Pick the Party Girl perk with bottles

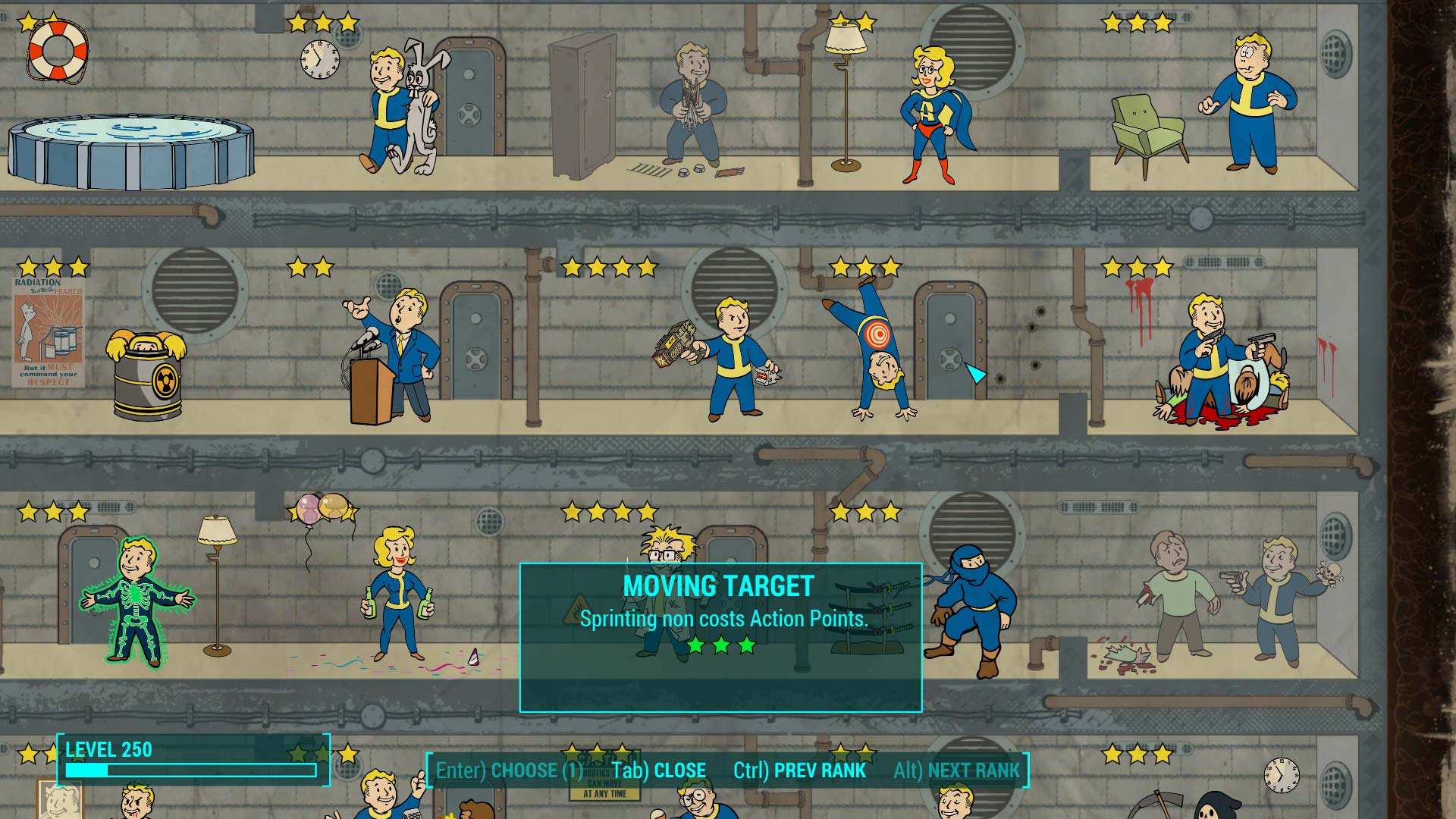tap(396, 595)
